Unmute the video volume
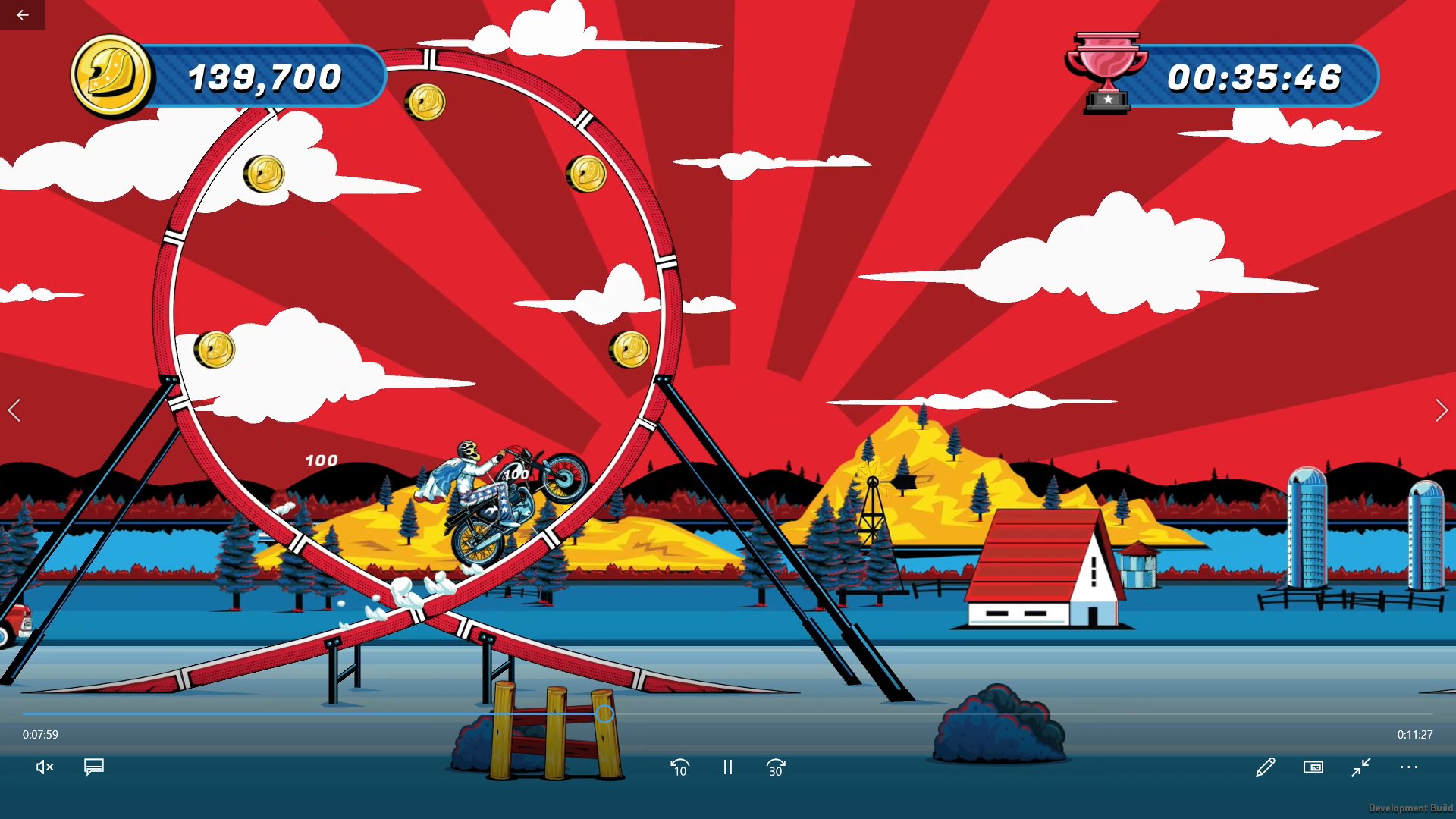 coord(45,767)
